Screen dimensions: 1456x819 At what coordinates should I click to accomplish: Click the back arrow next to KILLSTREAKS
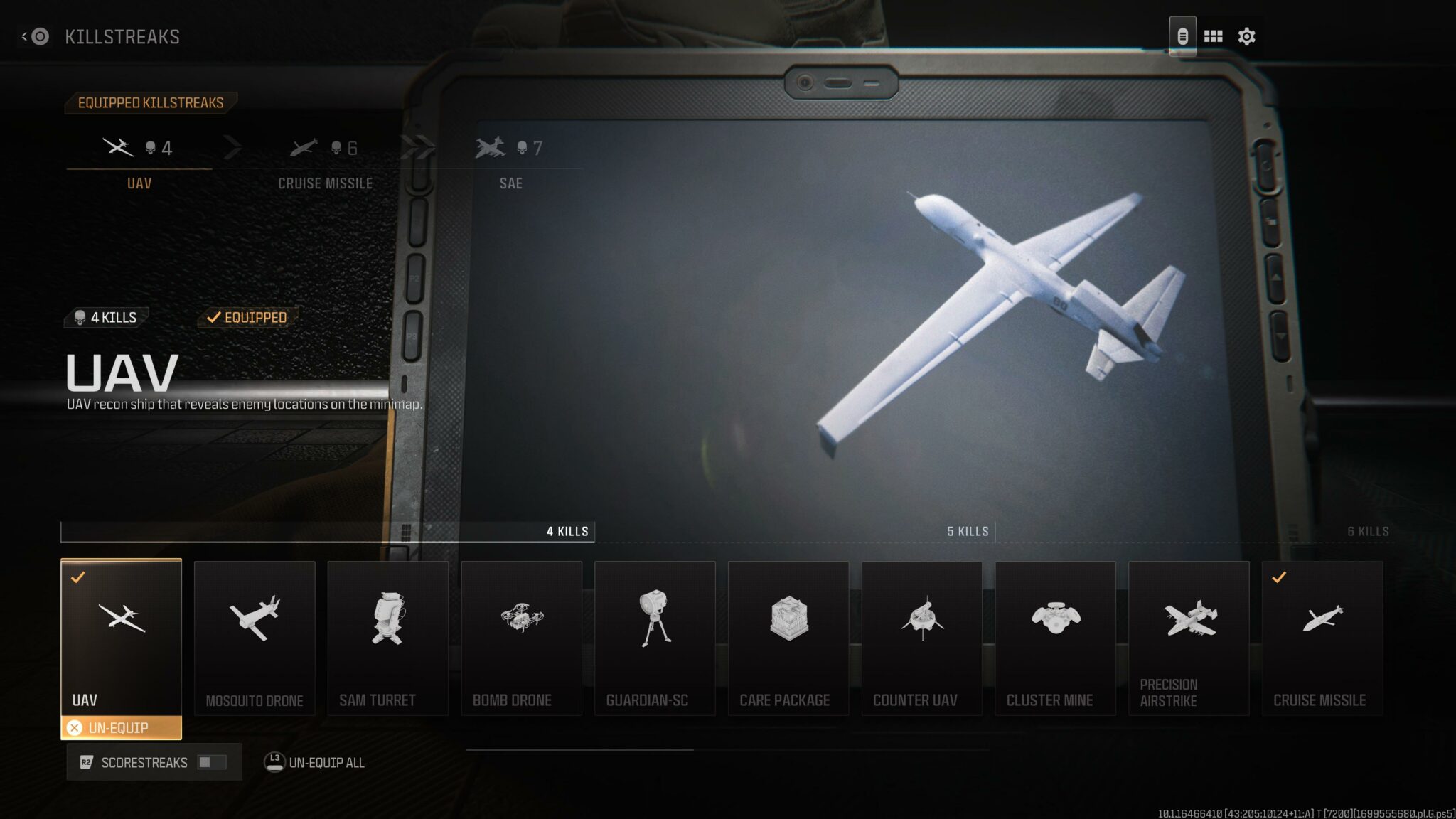(x=26, y=36)
